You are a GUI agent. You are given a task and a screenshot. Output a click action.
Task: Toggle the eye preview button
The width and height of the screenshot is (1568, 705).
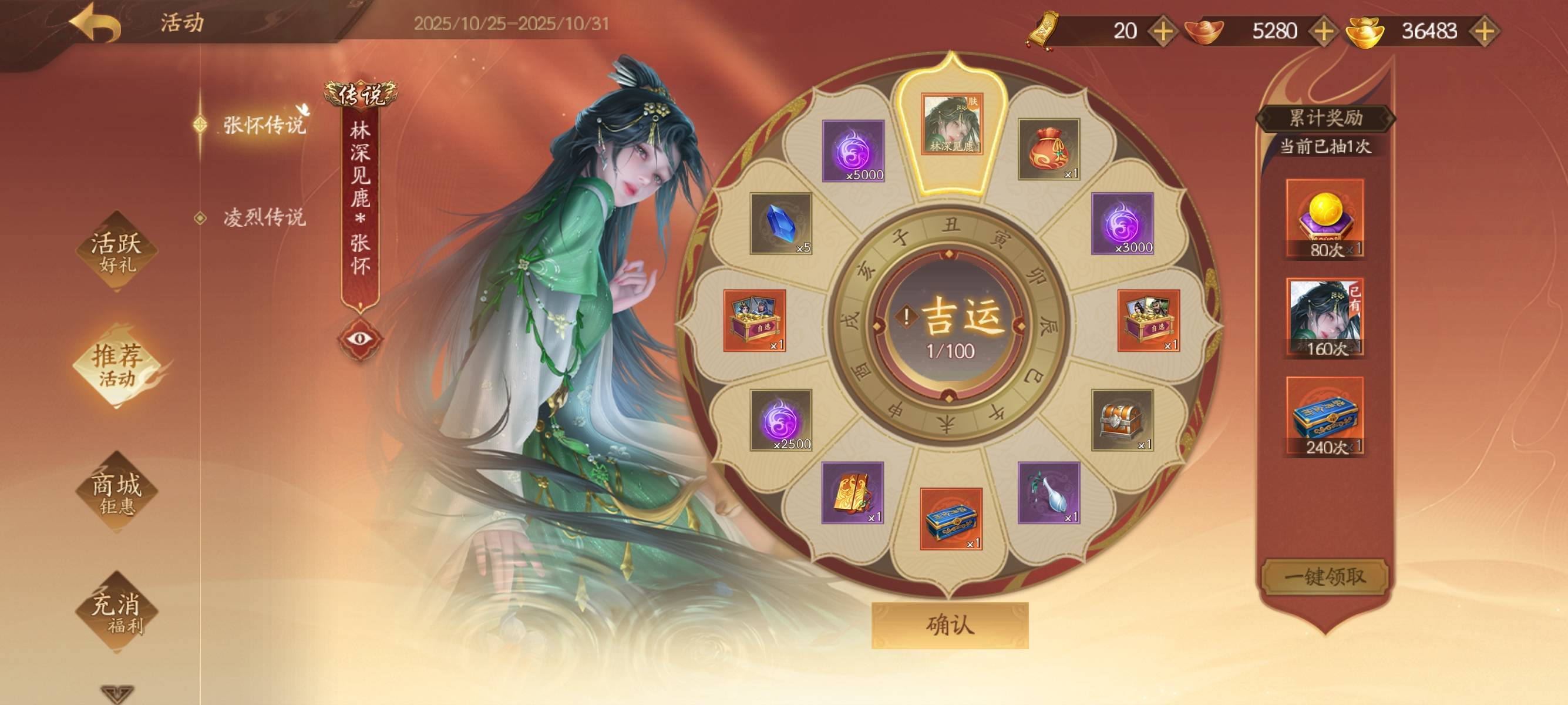coord(360,338)
